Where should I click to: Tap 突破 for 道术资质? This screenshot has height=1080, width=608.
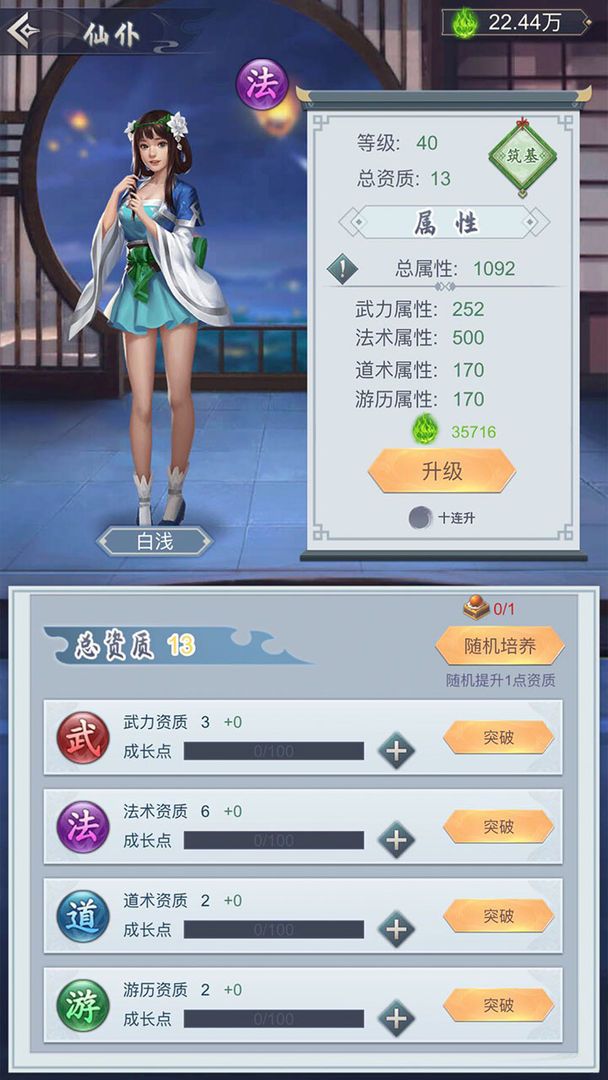[498, 916]
